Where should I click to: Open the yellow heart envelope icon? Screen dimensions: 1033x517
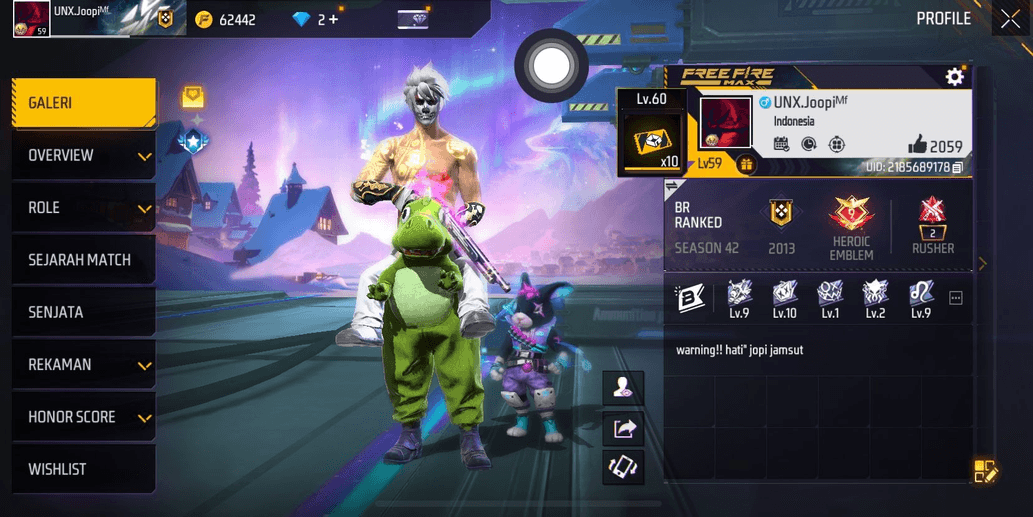(193, 97)
